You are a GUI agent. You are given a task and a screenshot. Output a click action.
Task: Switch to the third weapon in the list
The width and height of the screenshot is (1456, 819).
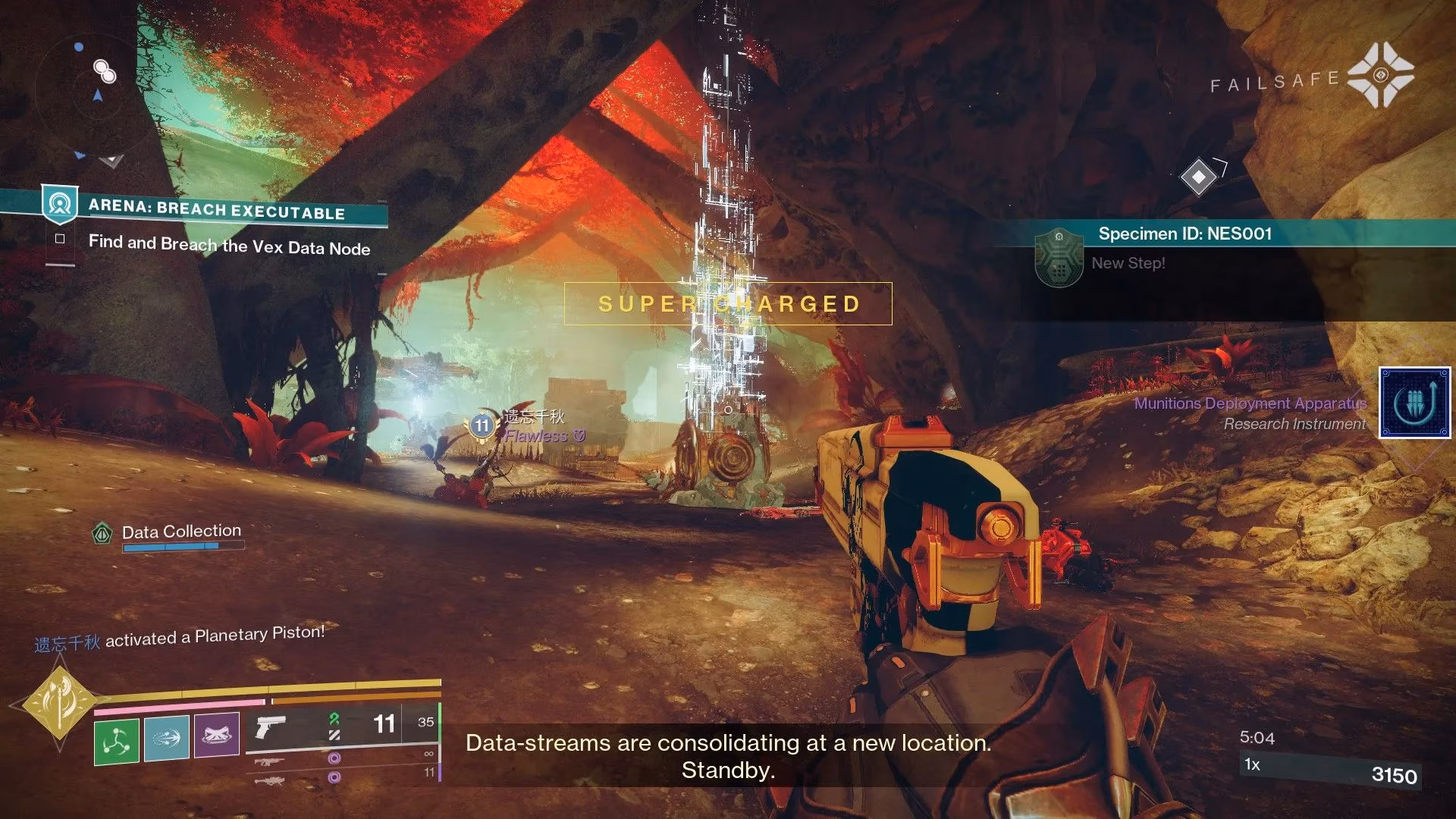click(270, 779)
